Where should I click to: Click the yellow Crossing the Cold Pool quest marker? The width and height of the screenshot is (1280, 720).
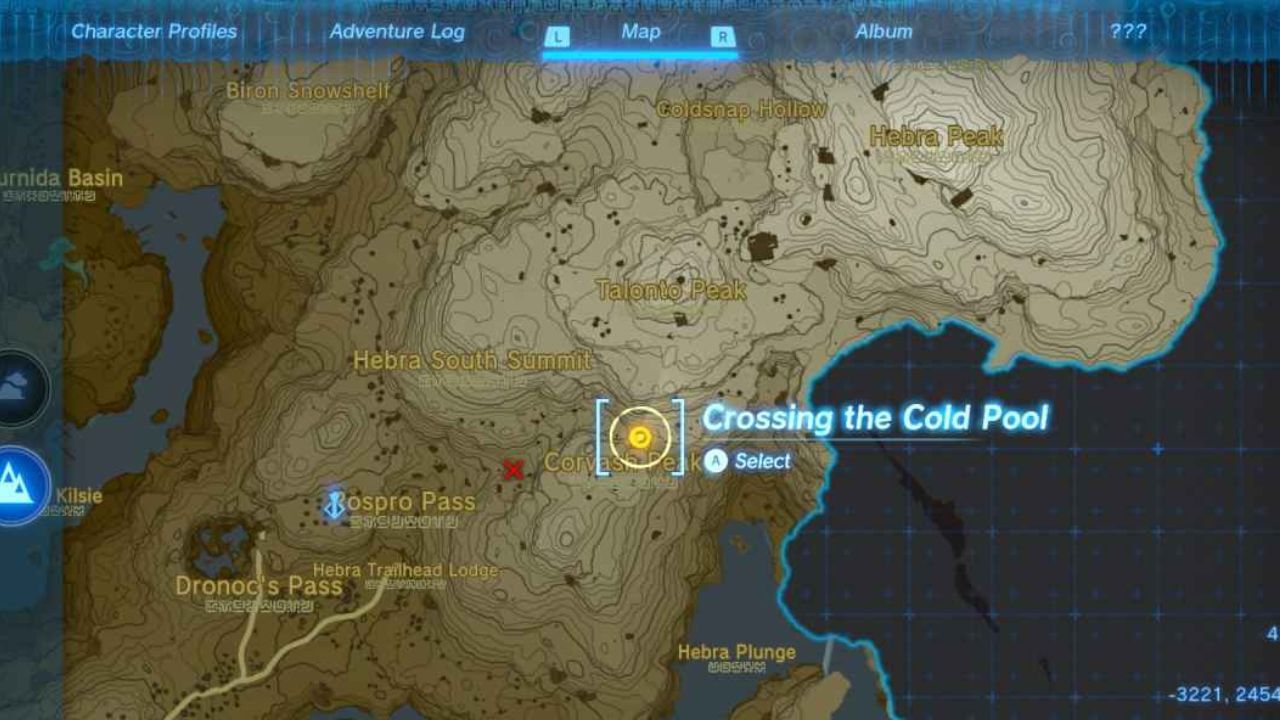(641, 437)
